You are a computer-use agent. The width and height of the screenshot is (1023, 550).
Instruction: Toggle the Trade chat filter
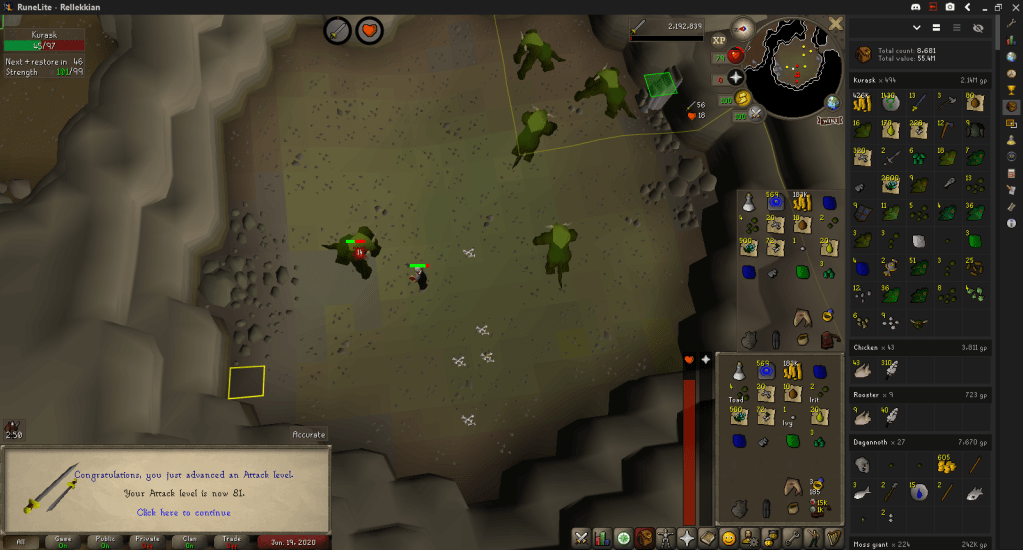tap(232, 541)
